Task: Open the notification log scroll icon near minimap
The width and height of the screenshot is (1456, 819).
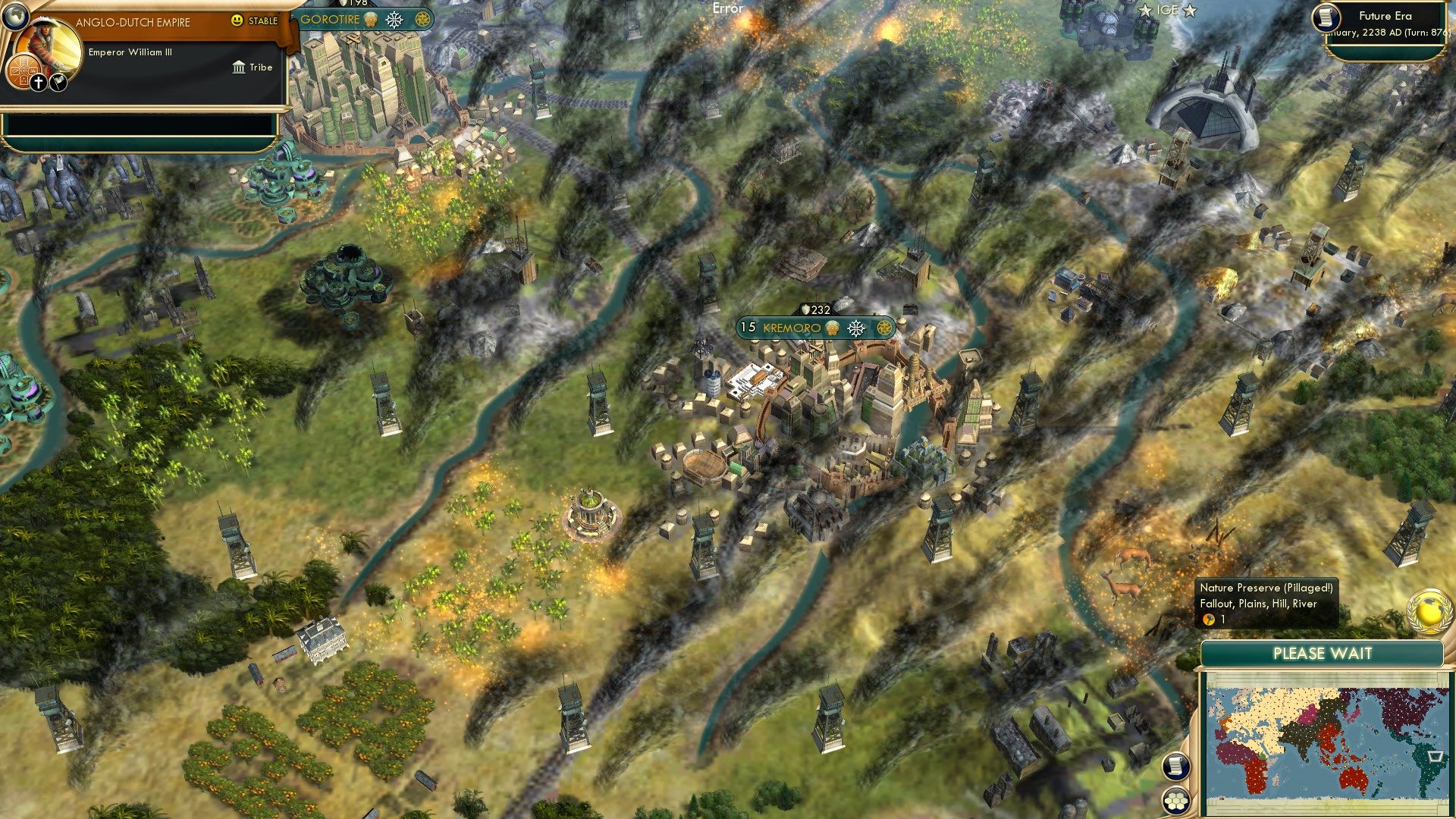Action: [1177, 767]
